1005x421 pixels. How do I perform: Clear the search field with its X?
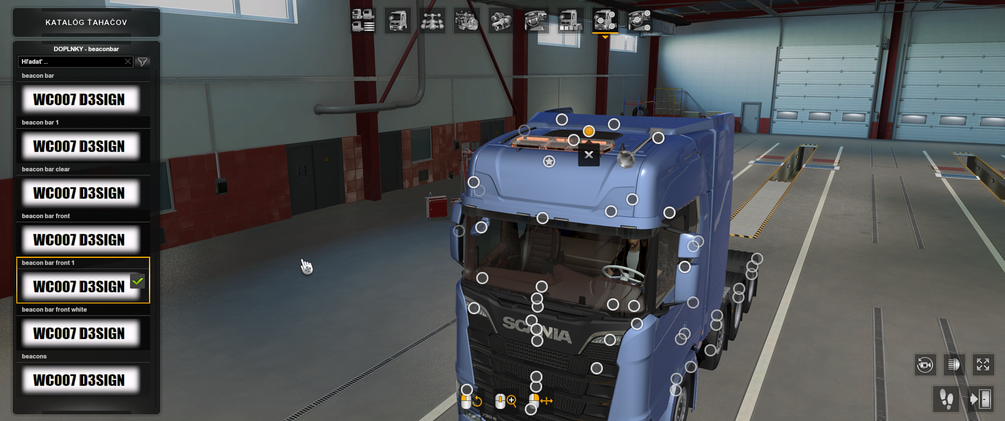point(127,62)
